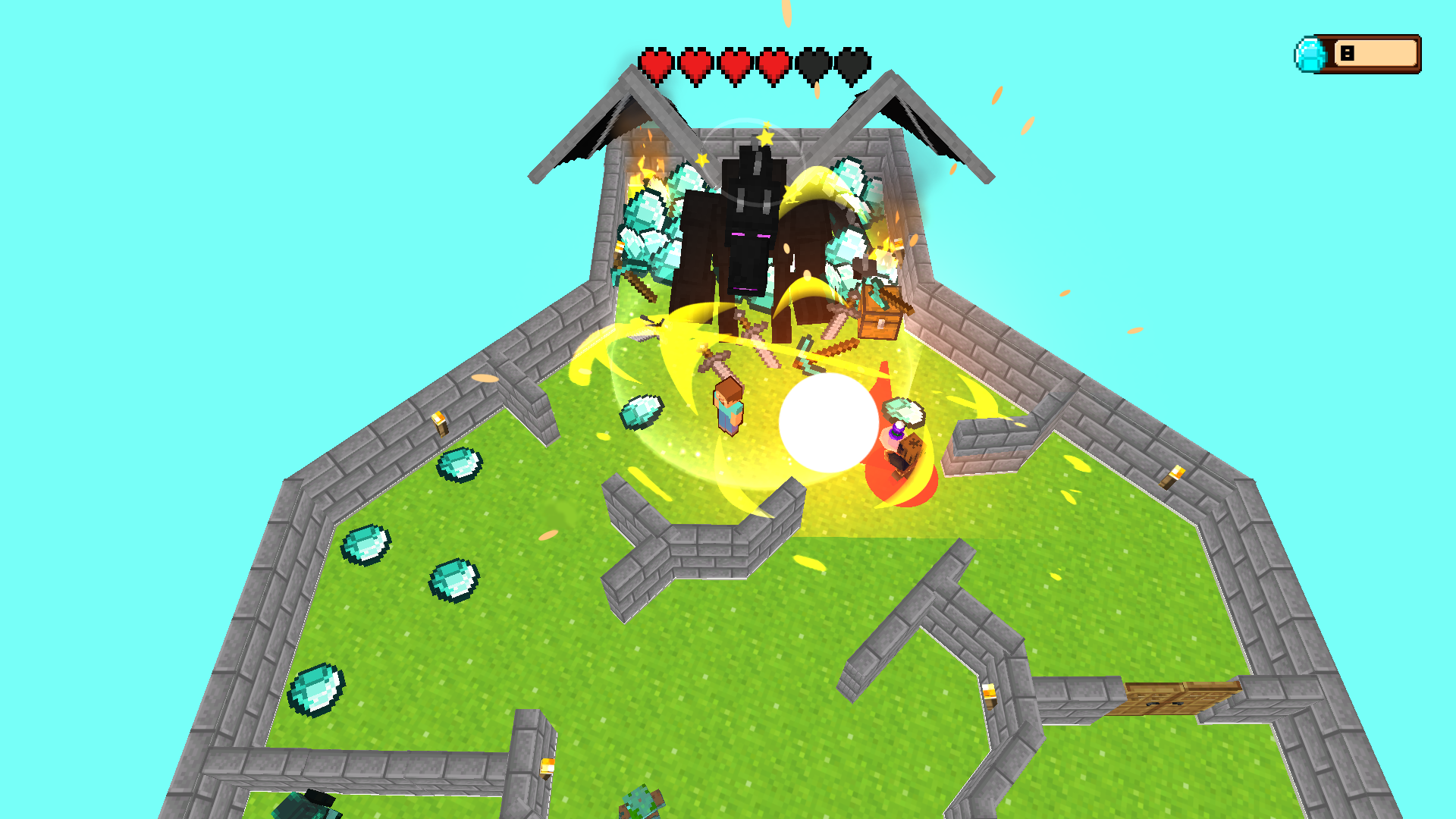Click the star above the dragon's head
The height and width of the screenshot is (819, 1456).
pos(766,138)
